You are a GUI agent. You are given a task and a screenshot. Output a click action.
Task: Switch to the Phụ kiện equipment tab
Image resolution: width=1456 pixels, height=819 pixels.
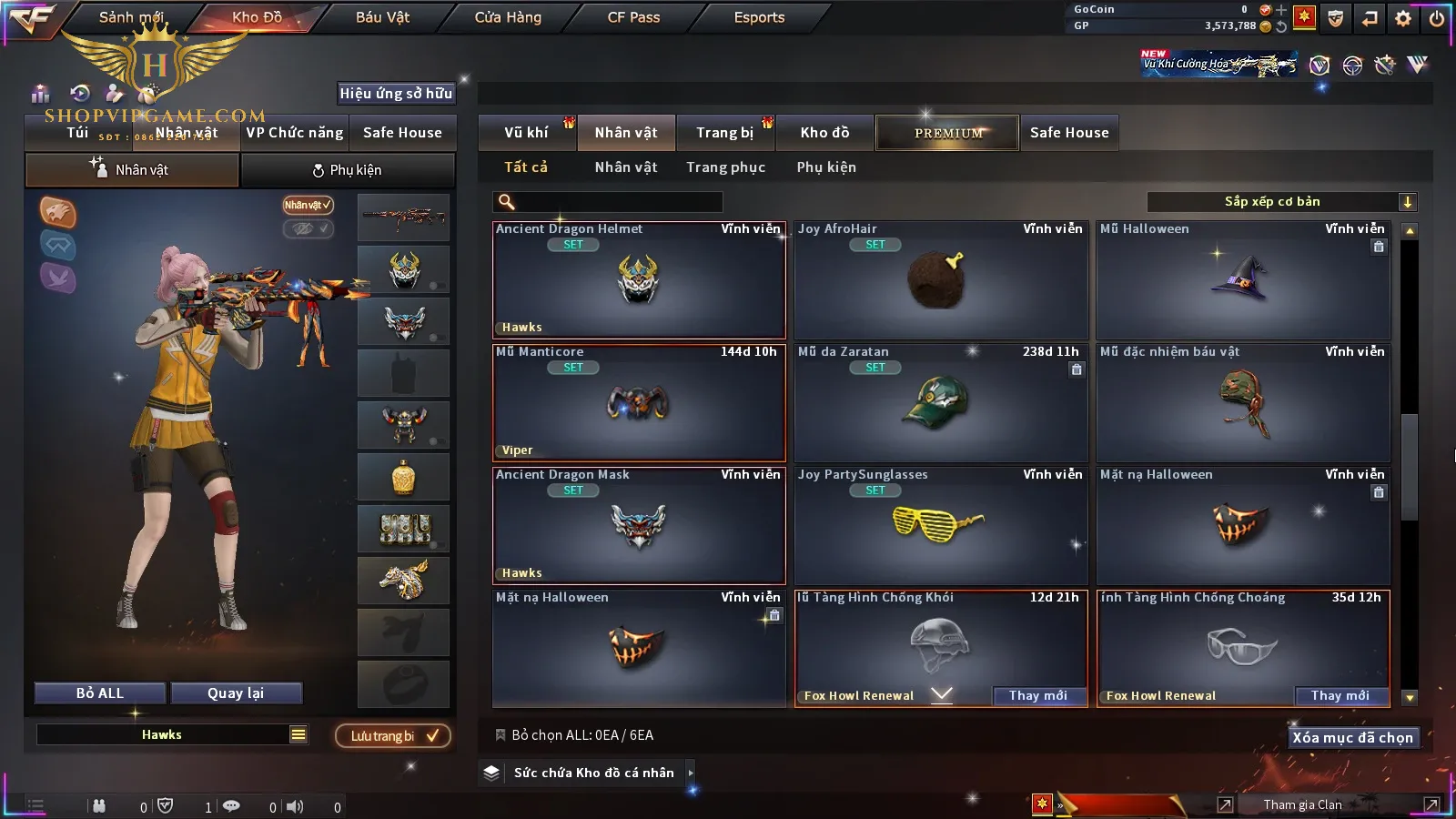[347, 170]
